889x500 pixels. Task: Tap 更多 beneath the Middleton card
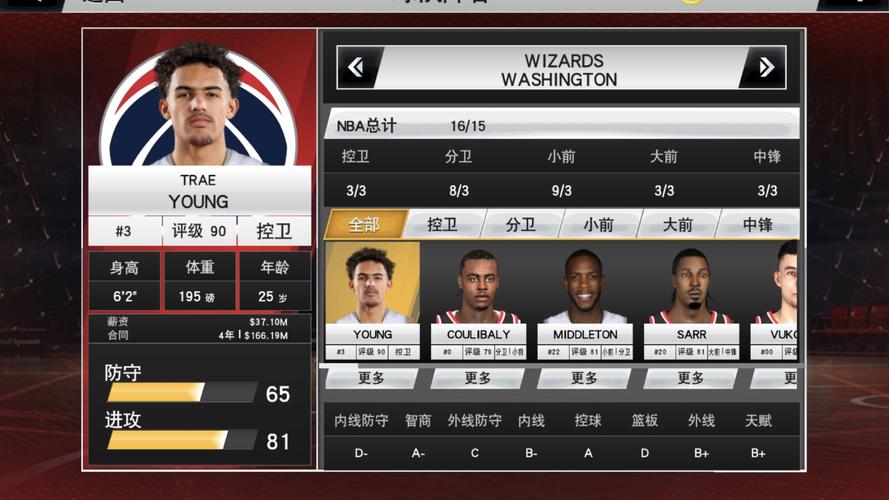click(x=584, y=379)
